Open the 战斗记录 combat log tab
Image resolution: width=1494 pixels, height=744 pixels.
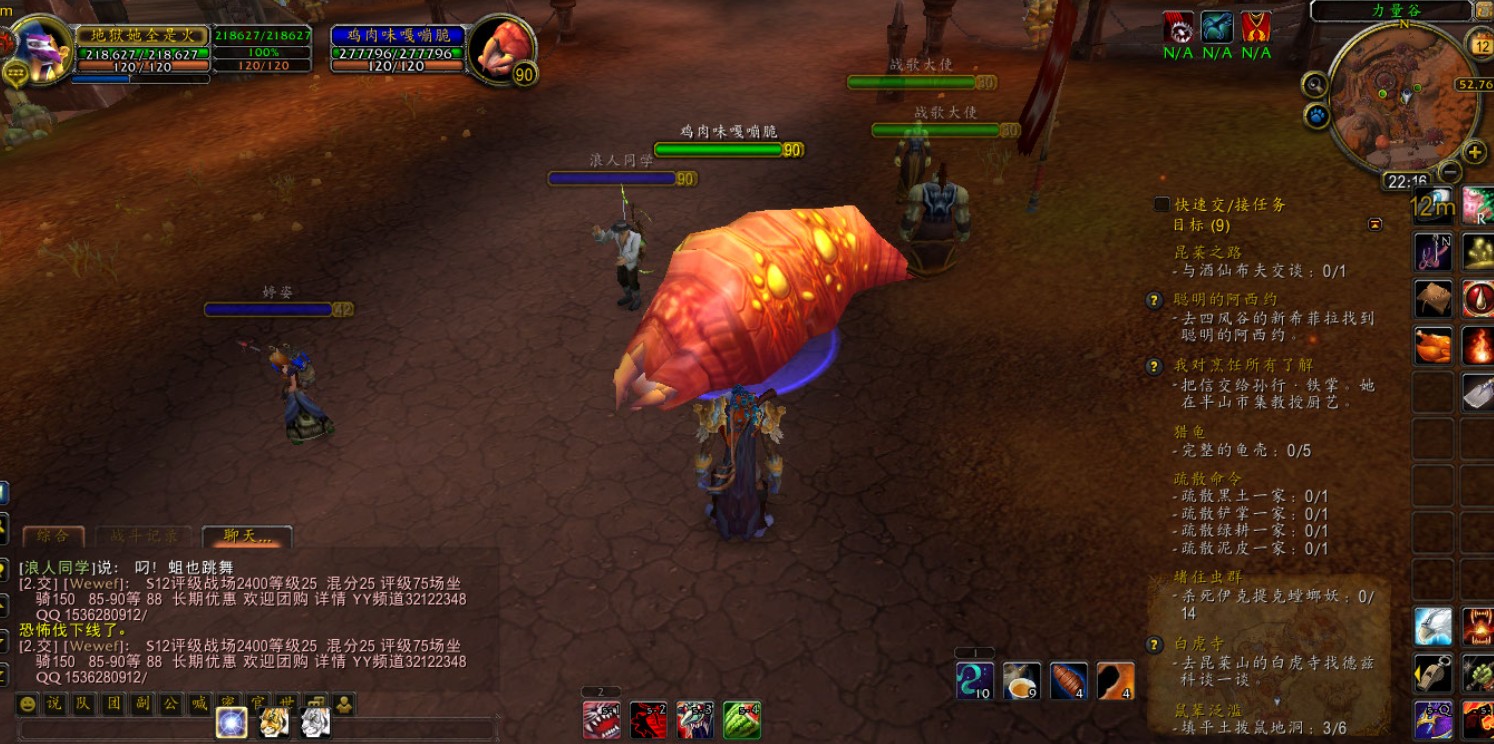tap(143, 536)
